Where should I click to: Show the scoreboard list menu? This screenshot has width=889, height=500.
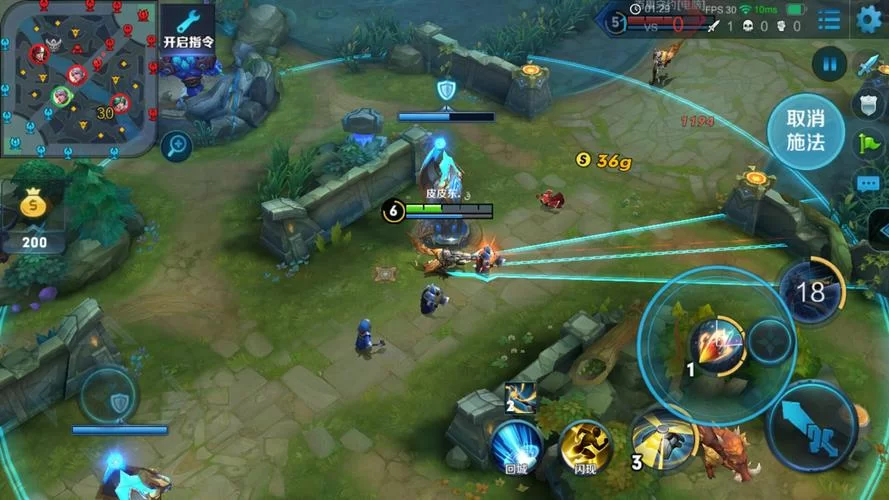(829, 19)
